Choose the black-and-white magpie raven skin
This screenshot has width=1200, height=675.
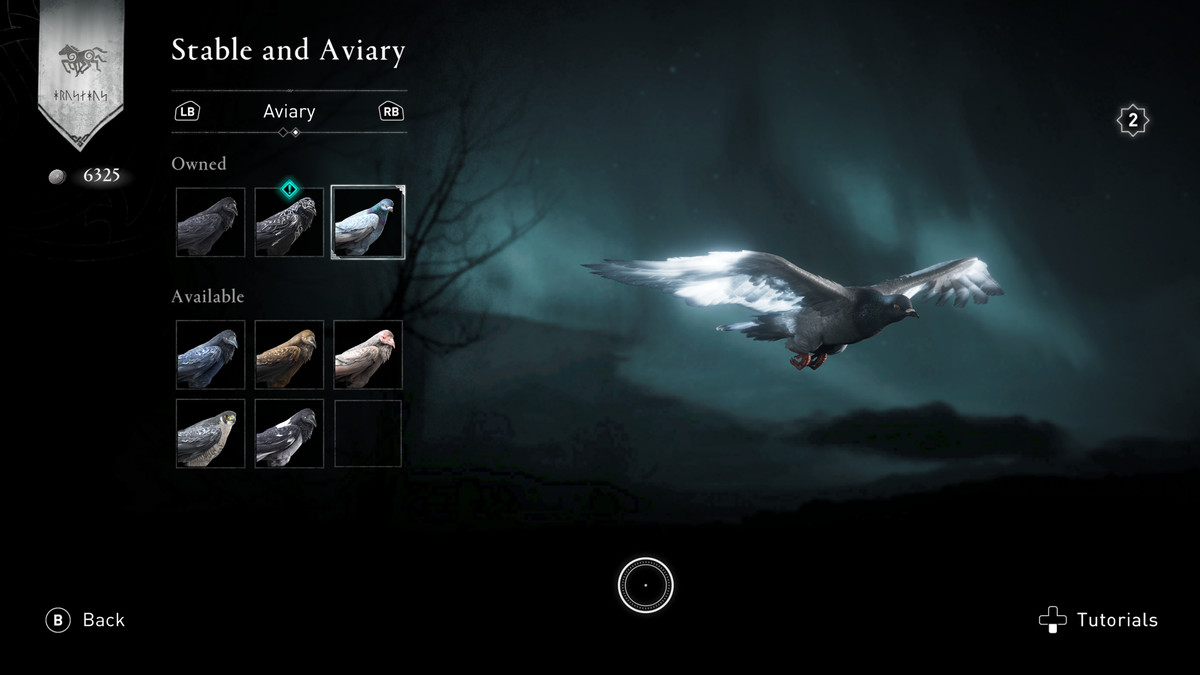click(x=289, y=433)
